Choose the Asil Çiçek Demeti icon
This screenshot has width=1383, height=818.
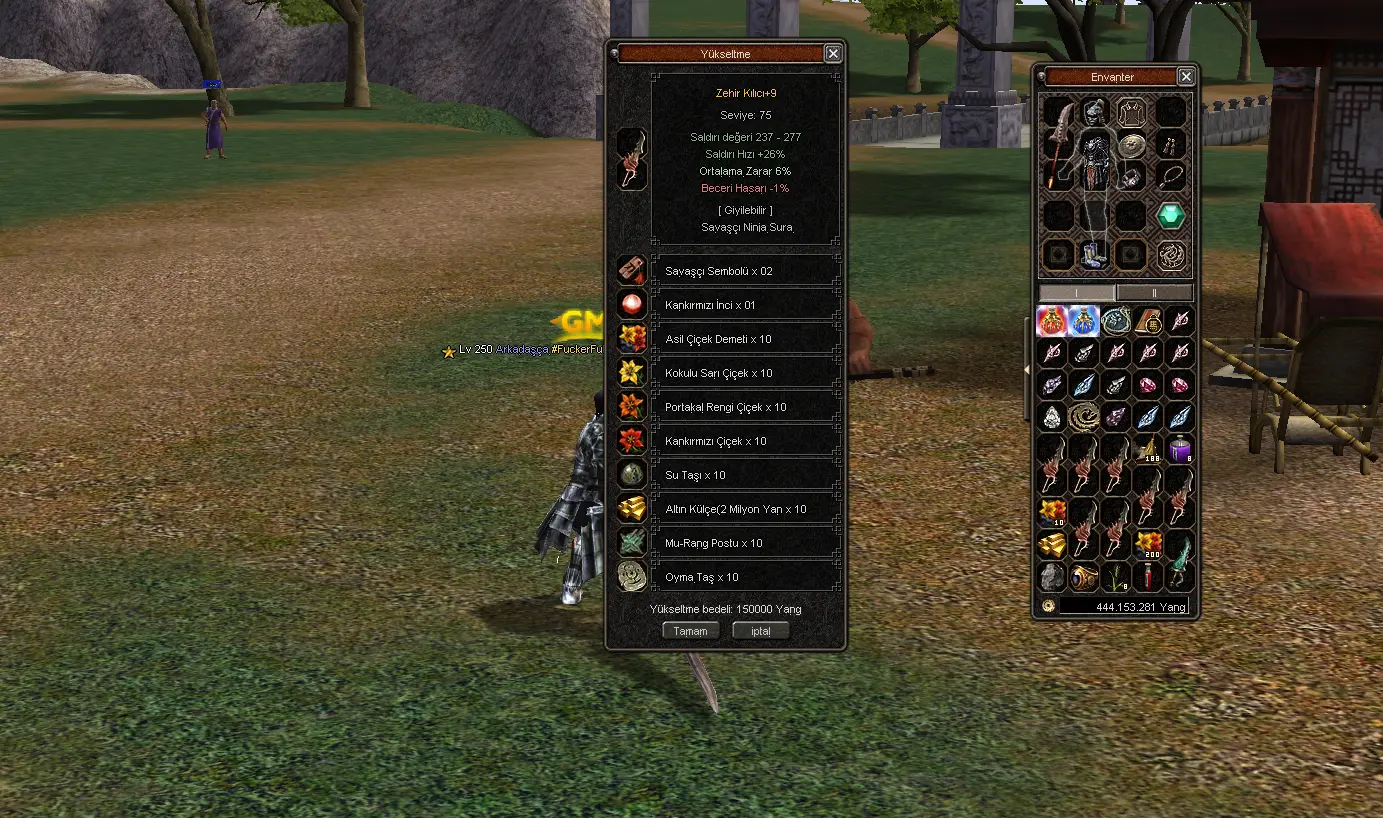coord(631,338)
